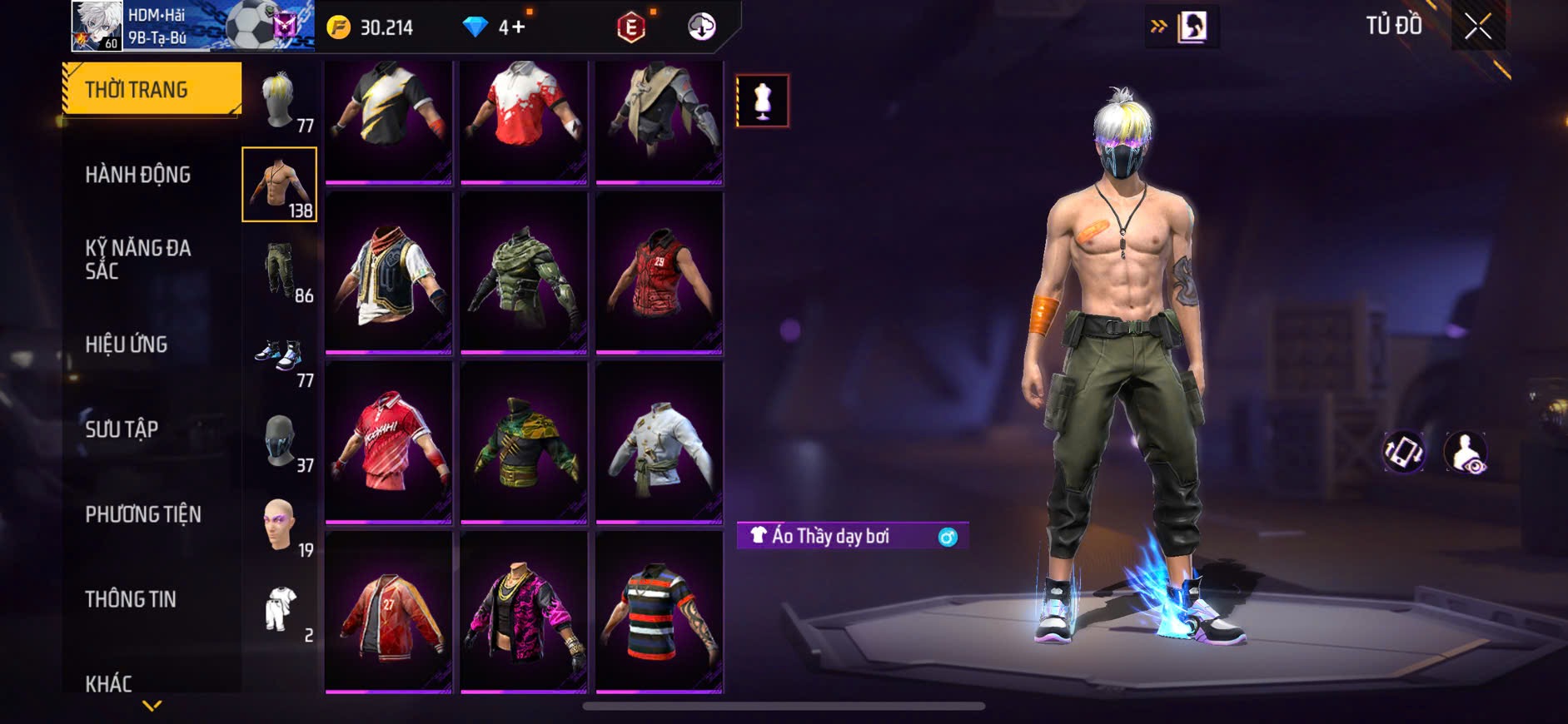Viewport: 1568px width, 724px height.
Task: Click the mannequin outfit preset button
Action: click(762, 101)
